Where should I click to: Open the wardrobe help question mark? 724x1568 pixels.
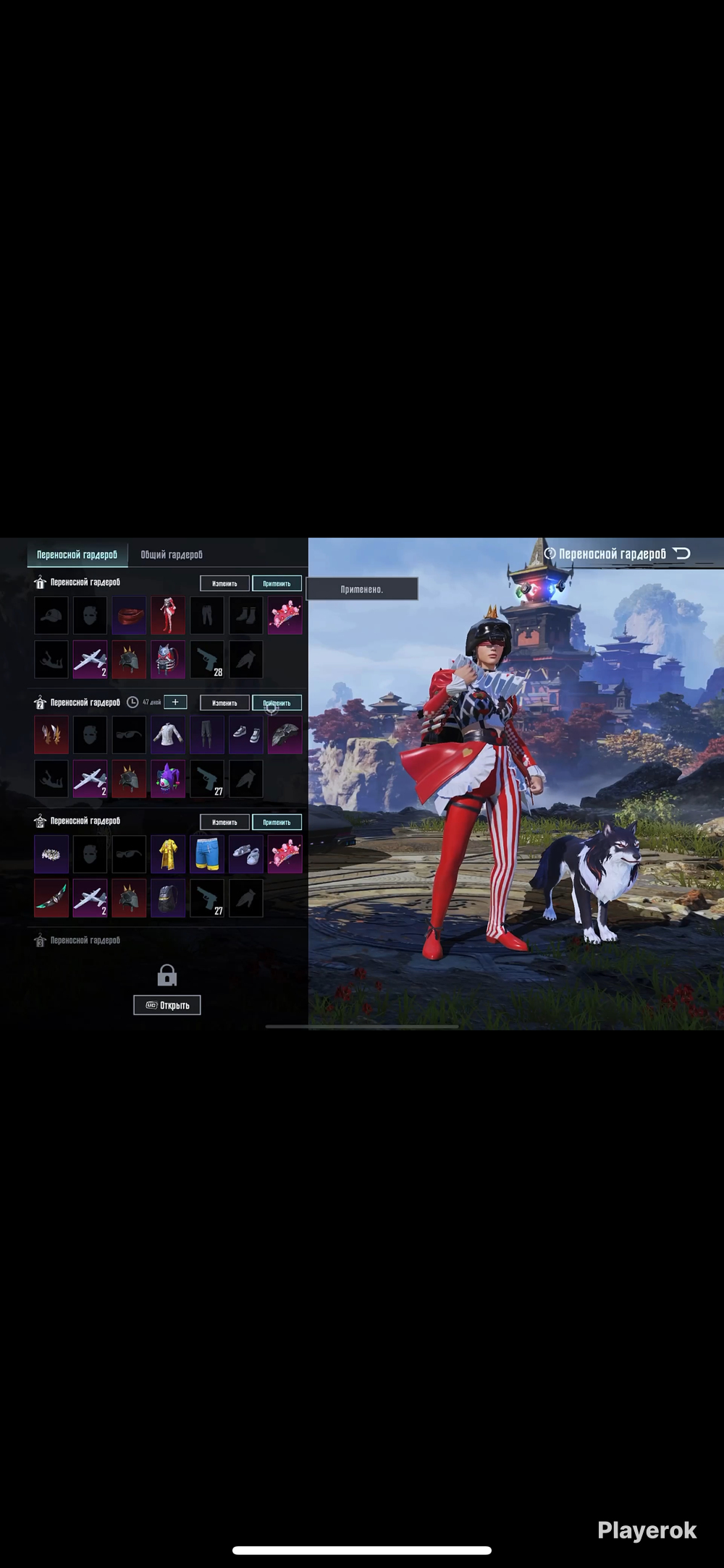pos(550,554)
